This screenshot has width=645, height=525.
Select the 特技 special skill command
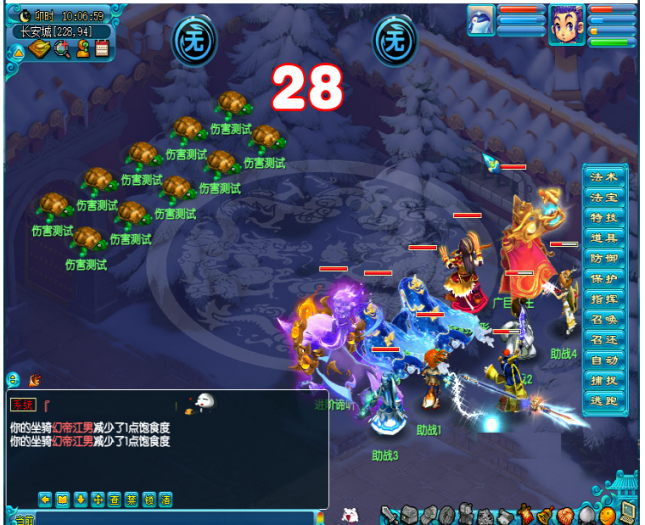(604, 217)
